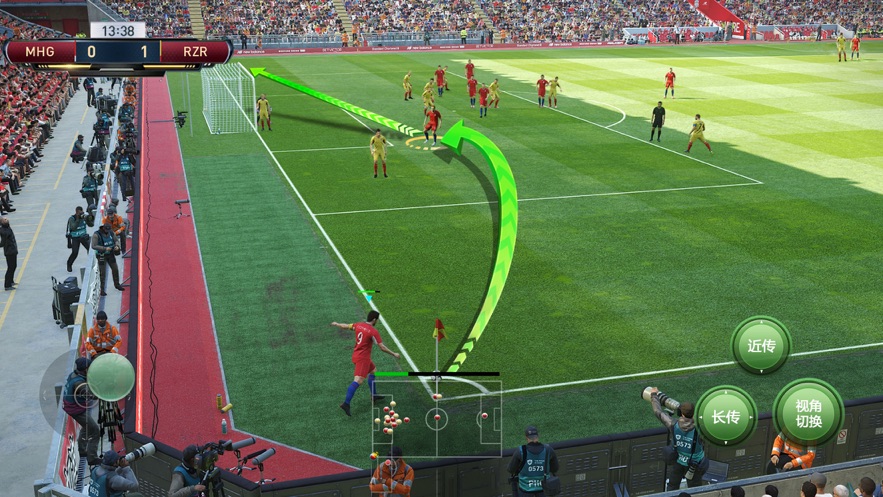Tap the 近传 short pass button
The width and height of the screenshot is (883, 497).
pyautogui.click(x=761, y=346)
